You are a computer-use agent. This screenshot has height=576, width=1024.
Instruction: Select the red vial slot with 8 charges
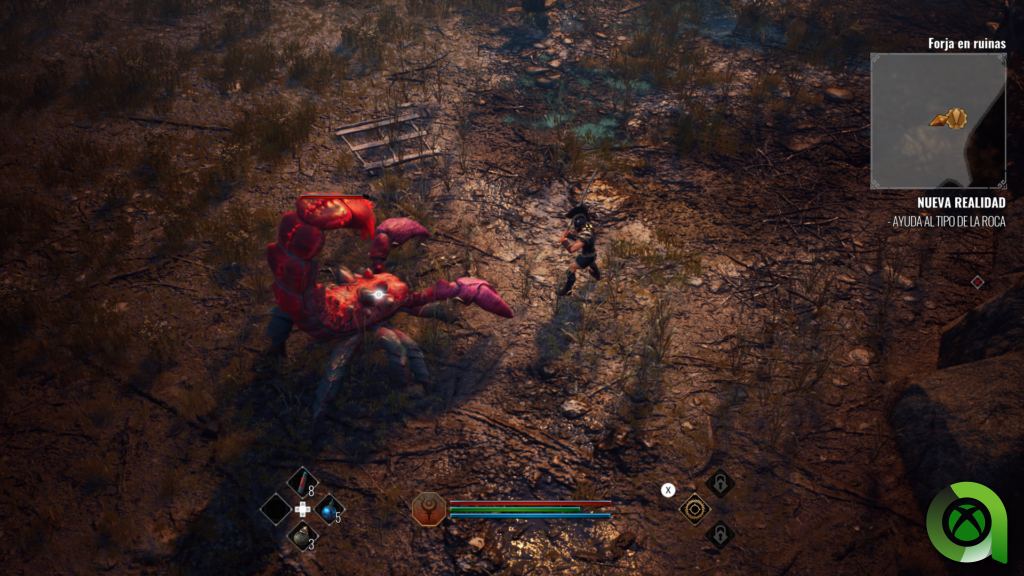coord(302,483)
